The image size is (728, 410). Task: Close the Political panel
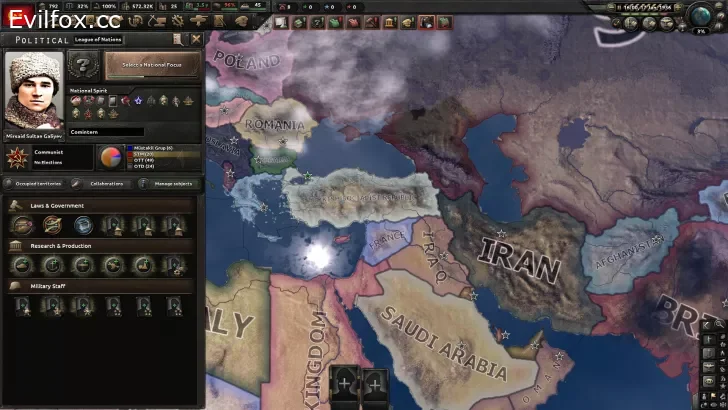(196, 39)
